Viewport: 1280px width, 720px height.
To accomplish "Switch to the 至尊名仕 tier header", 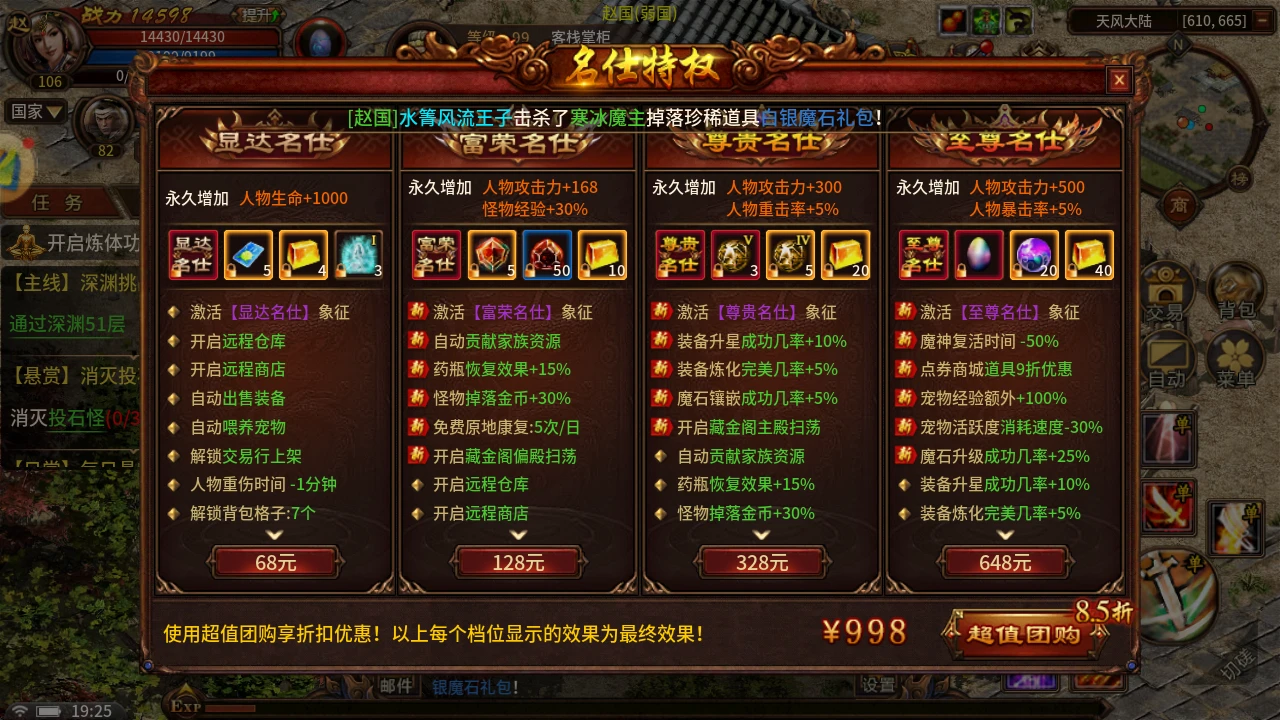I will (x=1007, y=142).
